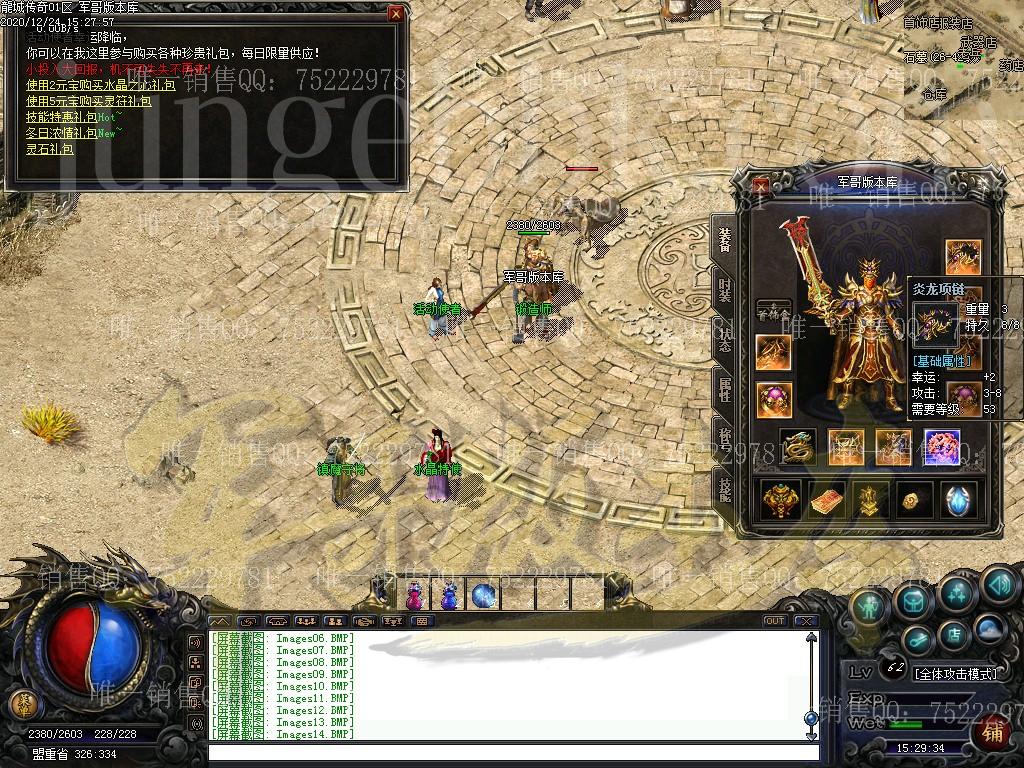Switch to the 时装 fashion tab
Screen dimensions: 1024x768
[x=724, y=290]
